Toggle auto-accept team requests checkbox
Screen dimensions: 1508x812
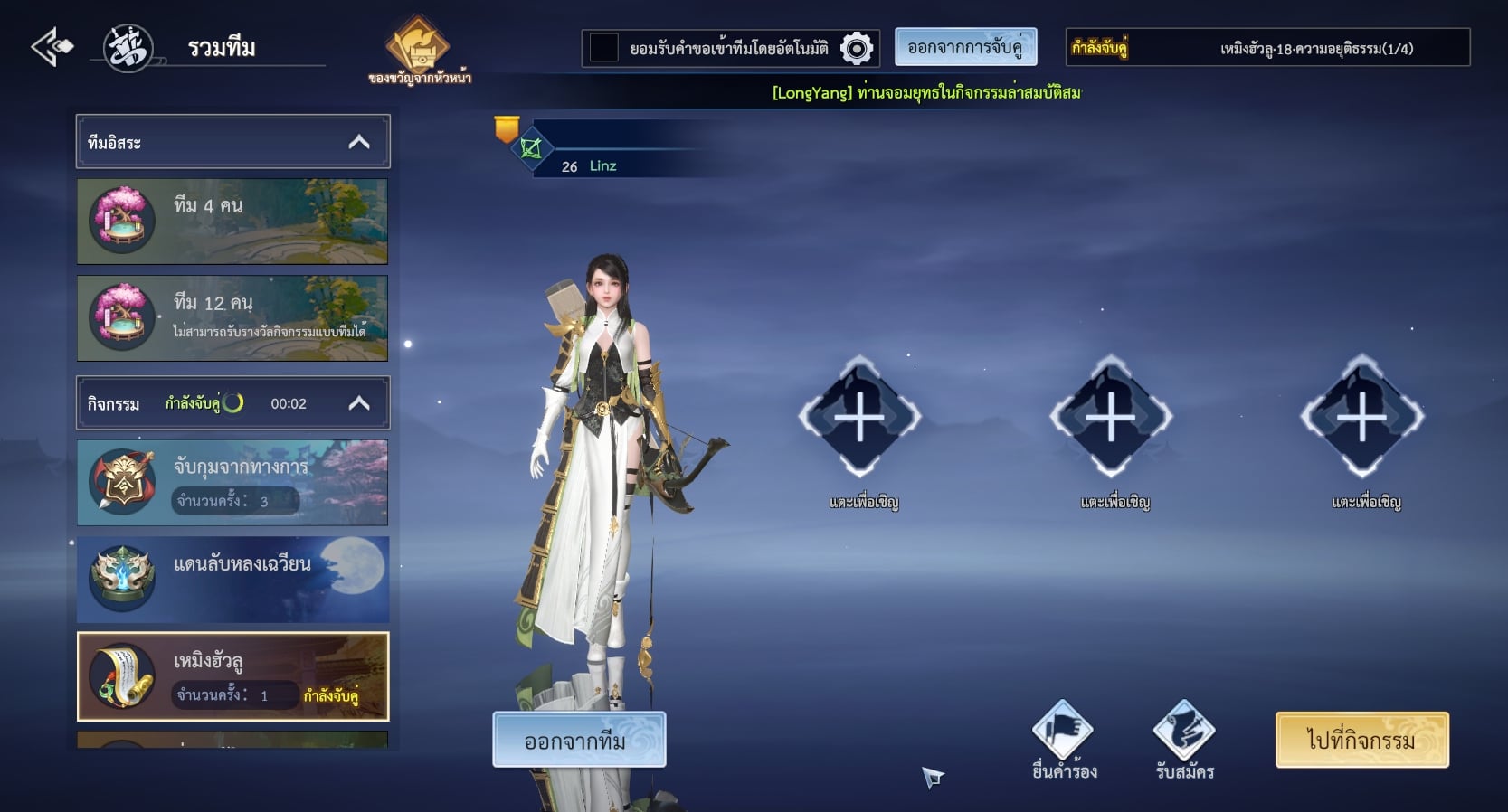click(603, 48)
